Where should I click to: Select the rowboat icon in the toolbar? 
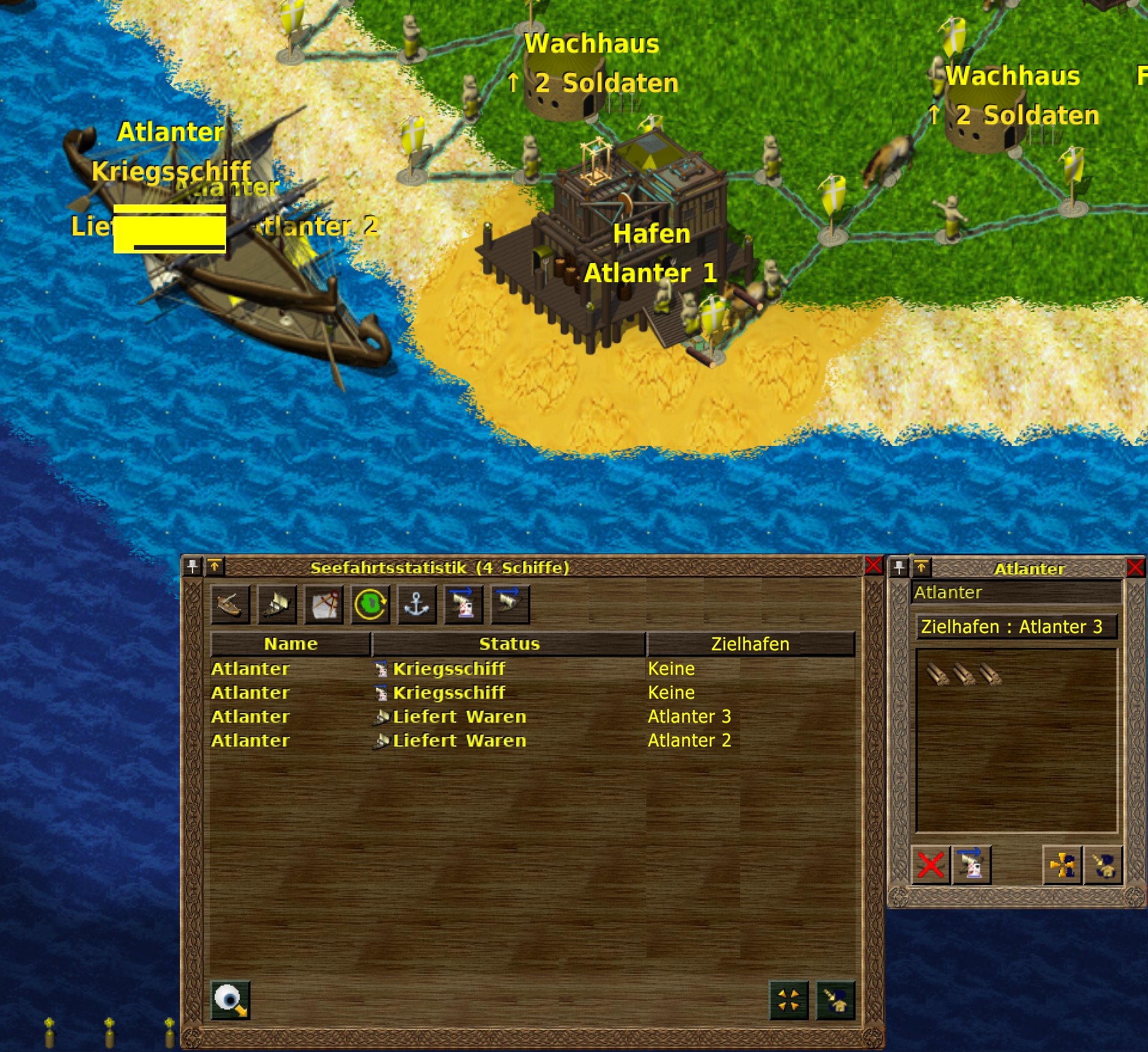point(230,604)
